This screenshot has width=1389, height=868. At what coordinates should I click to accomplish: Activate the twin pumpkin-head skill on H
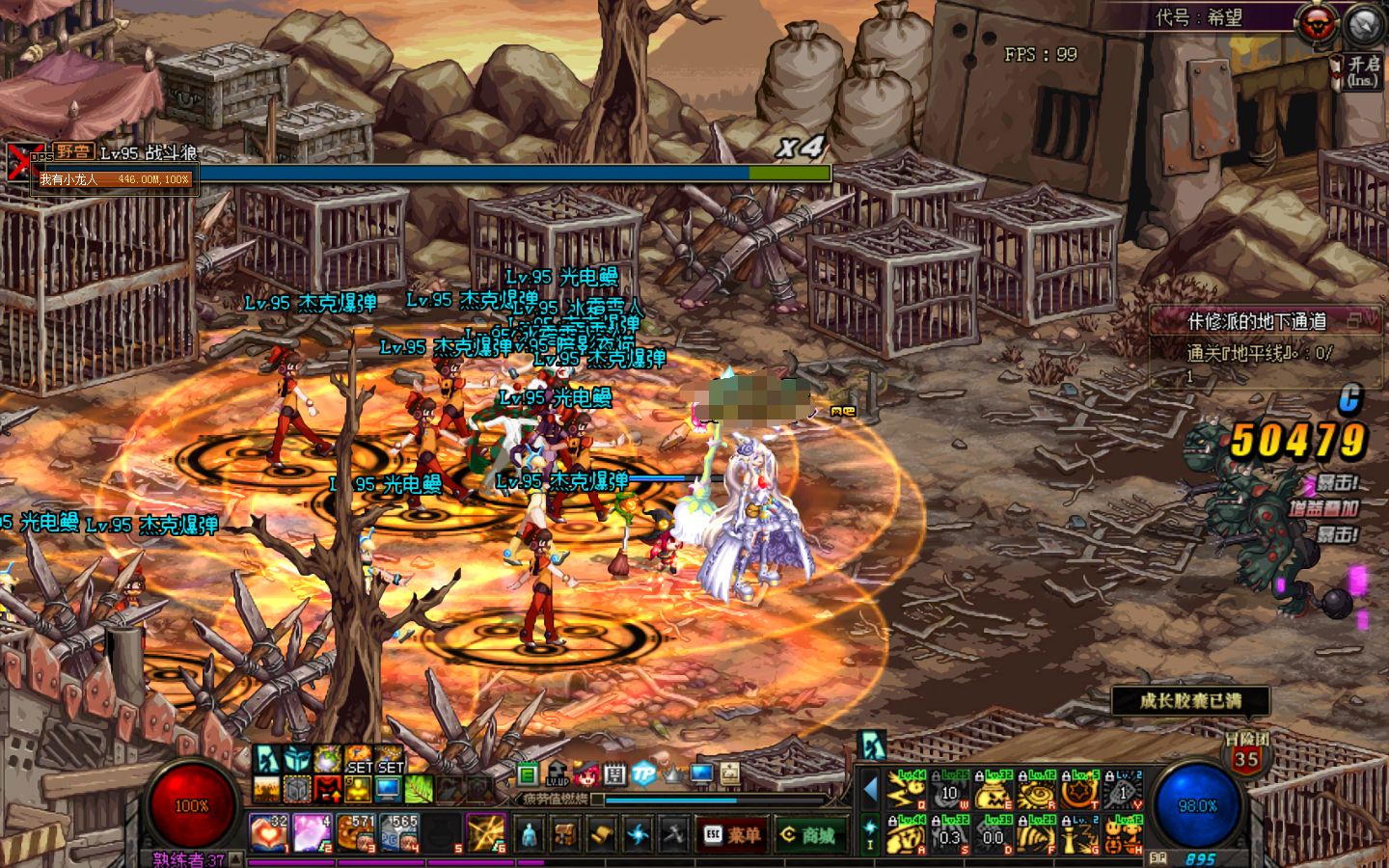coord(1123,836)
